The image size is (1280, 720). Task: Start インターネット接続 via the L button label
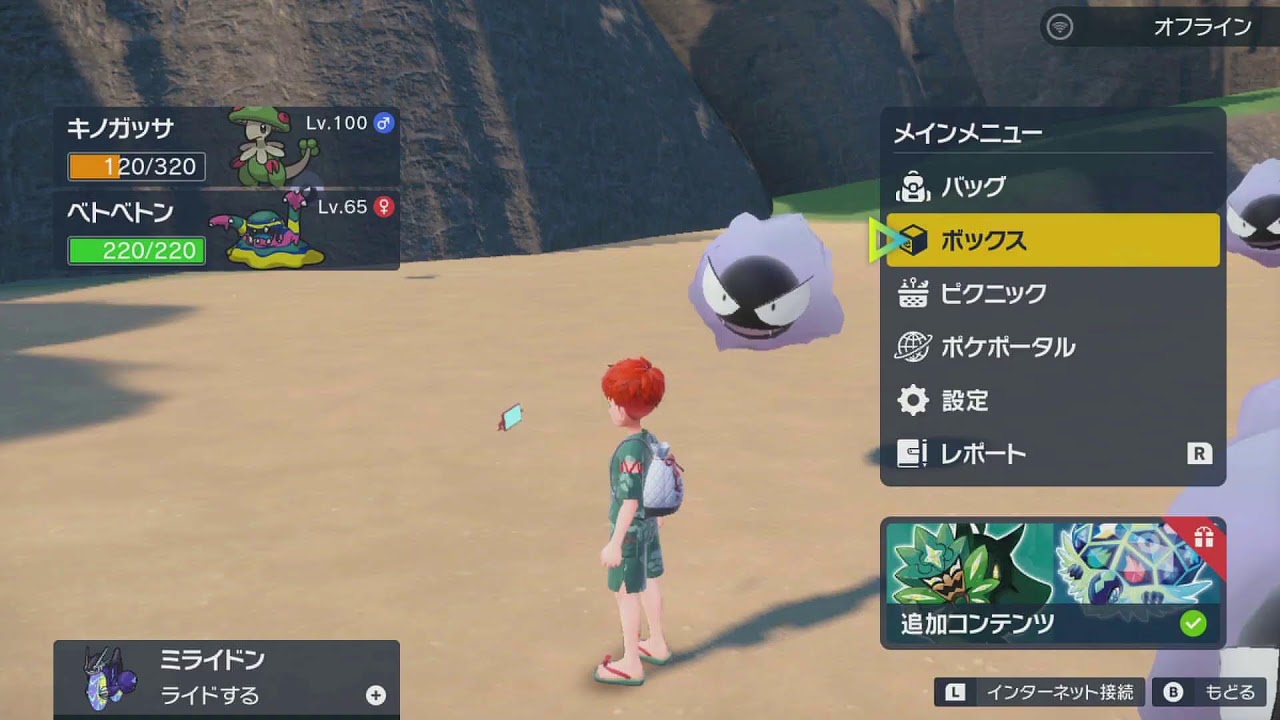click(x=958, y=691)
